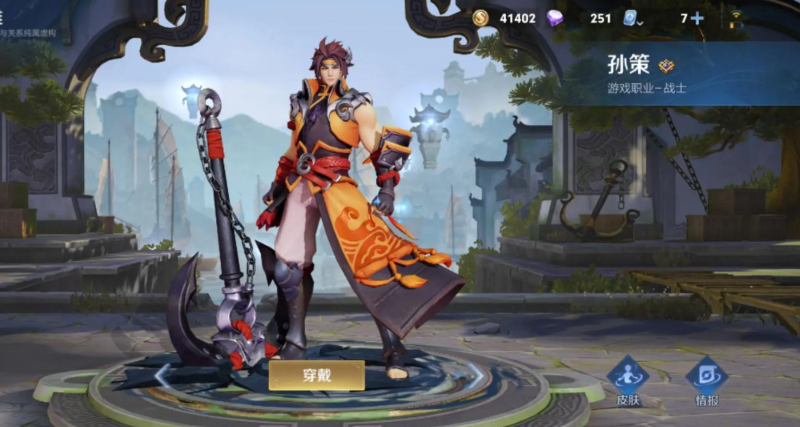Add more tickets with the plus button

(697, 18)
